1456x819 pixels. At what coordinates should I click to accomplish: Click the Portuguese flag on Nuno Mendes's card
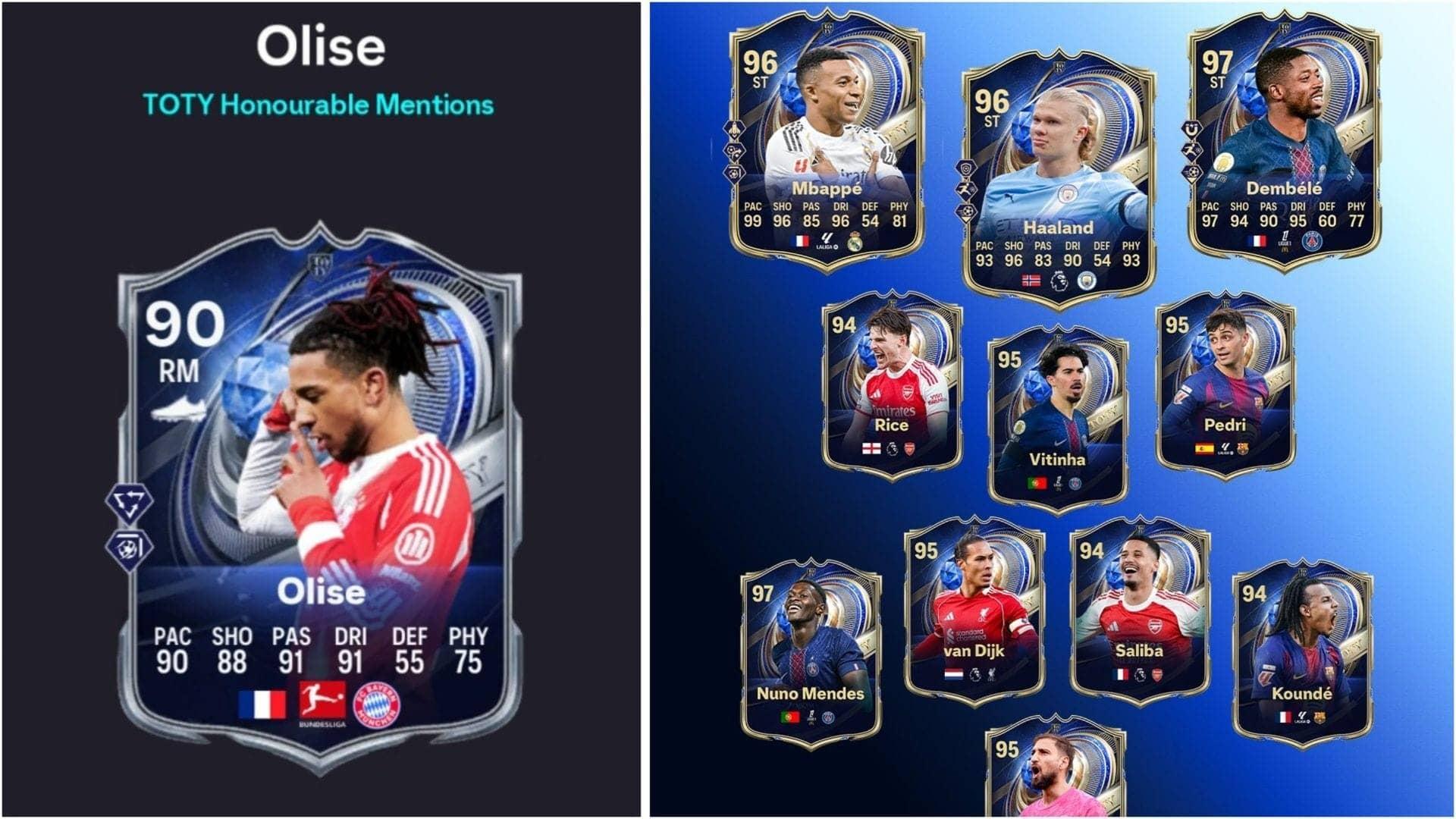coord(790,717)
